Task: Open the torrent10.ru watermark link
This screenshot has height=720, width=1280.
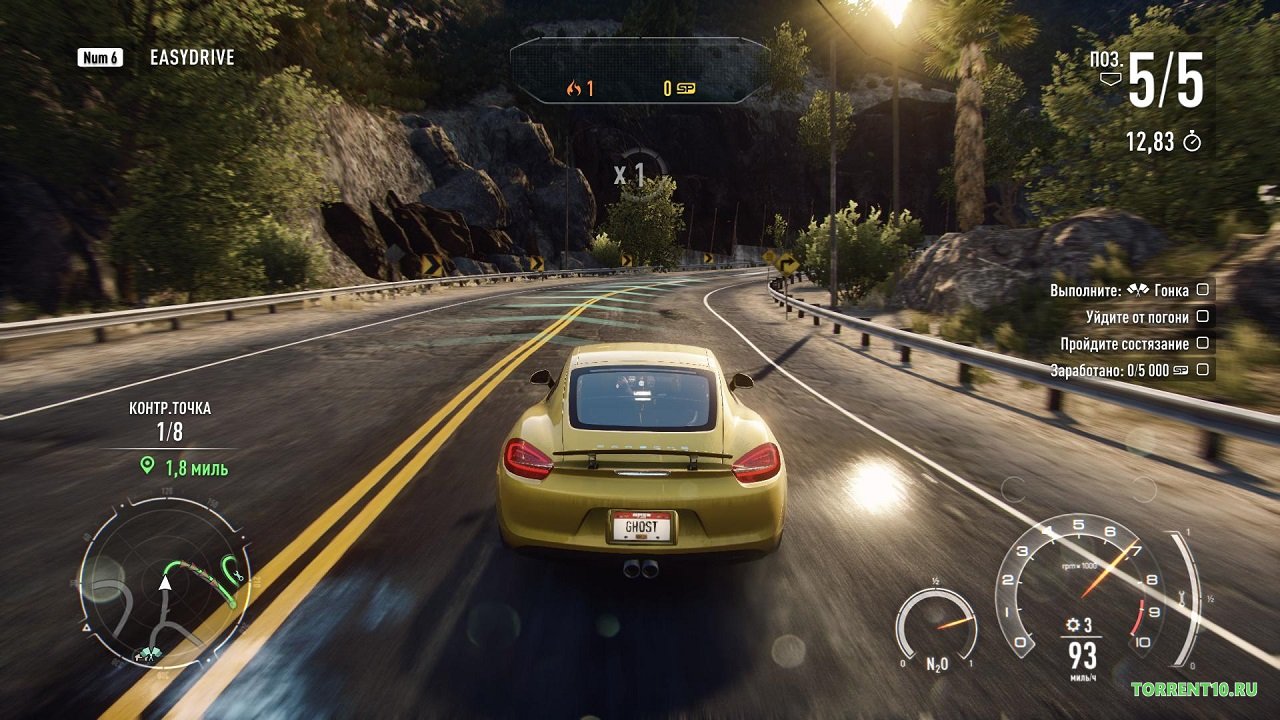Action: coord(1194,689)
